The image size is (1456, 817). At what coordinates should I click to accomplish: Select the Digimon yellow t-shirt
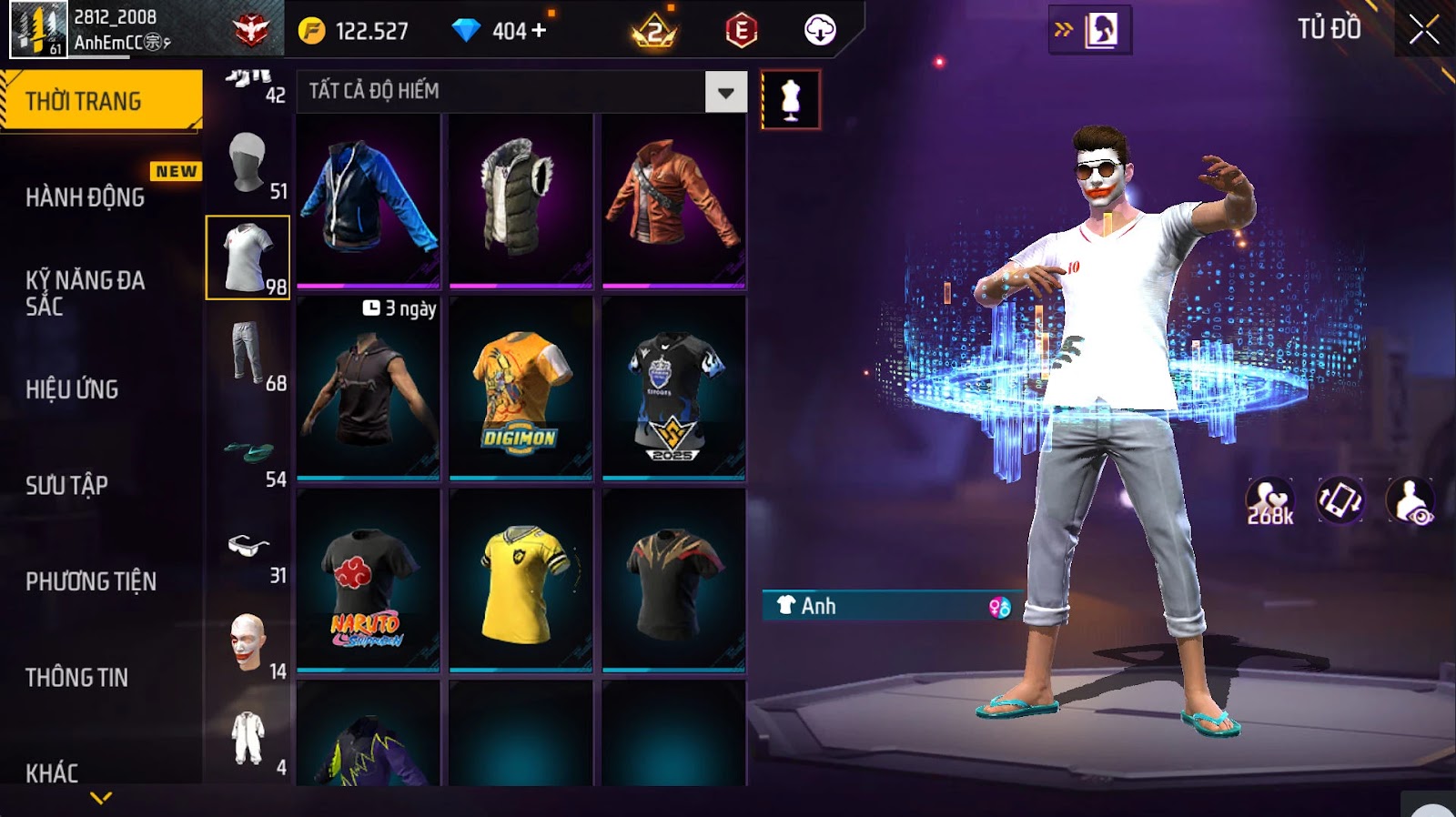pyautogui.click(x=521, y=388)
